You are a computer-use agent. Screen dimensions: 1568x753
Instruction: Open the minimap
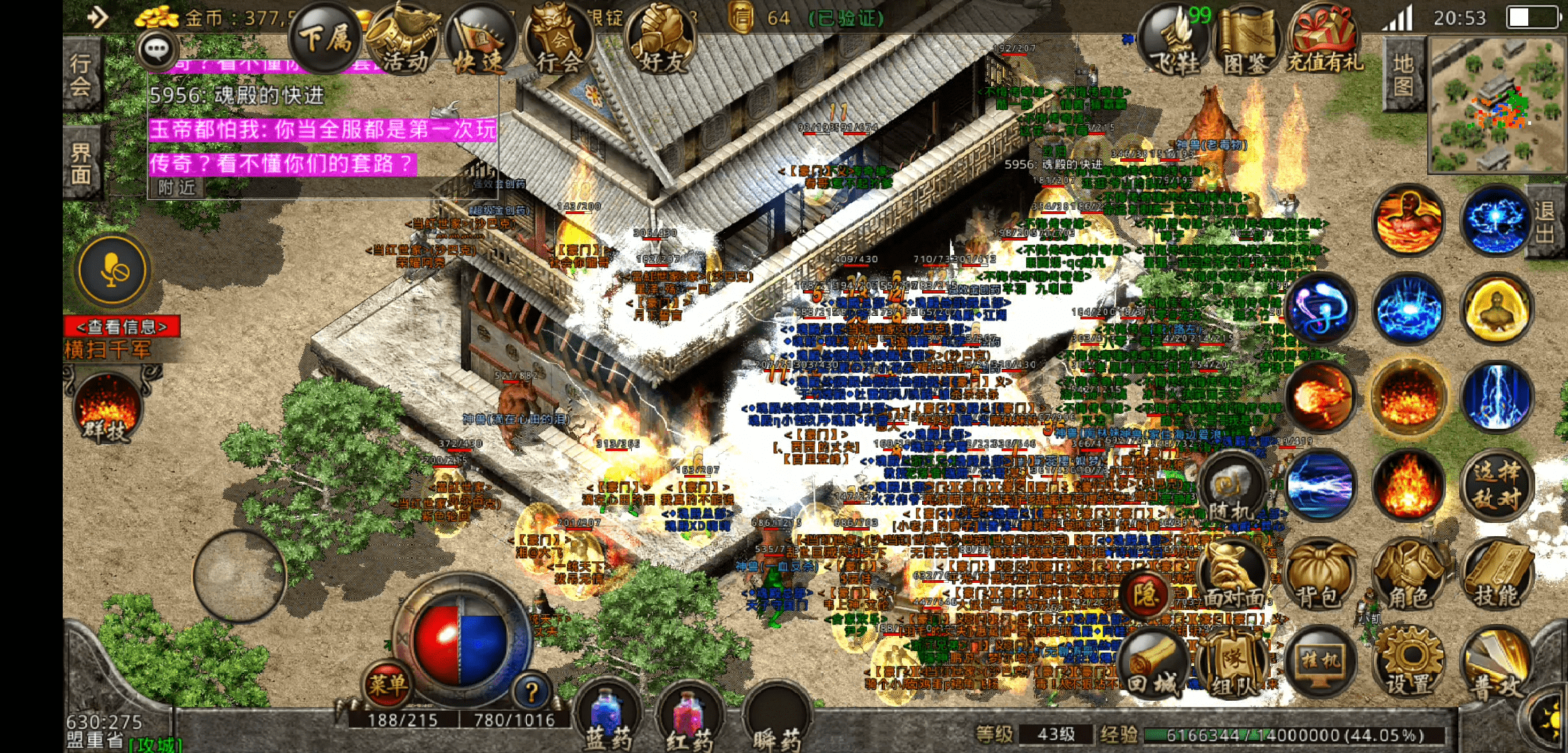[1496, 105]
